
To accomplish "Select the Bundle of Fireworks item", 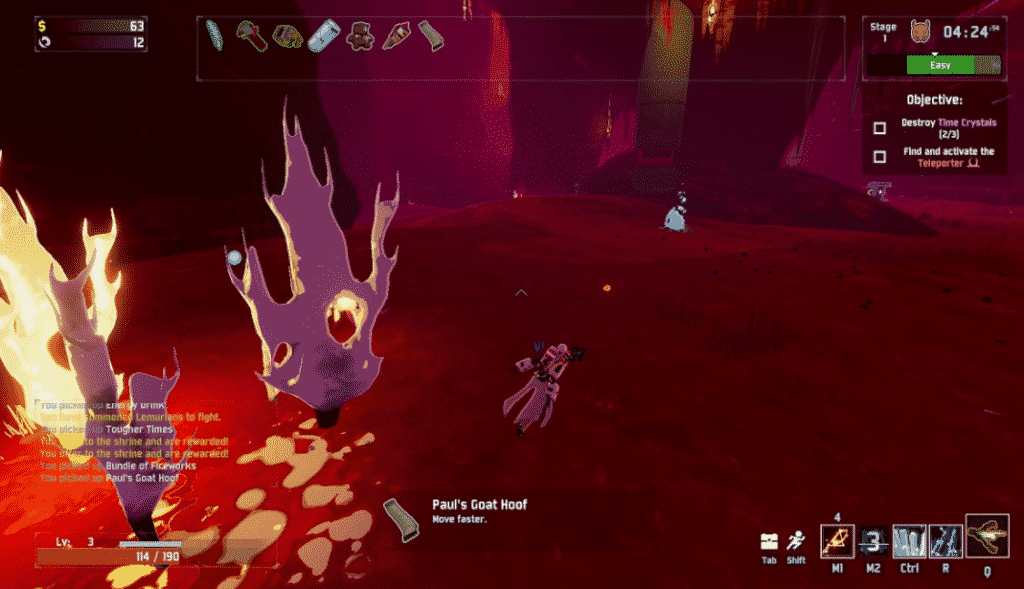I will click(394, 38).
